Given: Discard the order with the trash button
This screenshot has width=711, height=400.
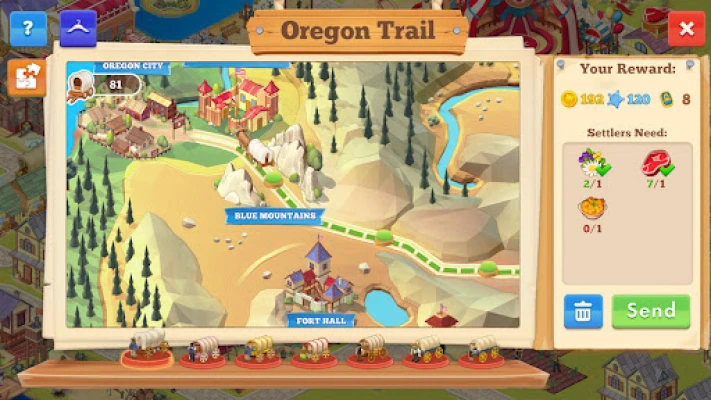Looking at the screenshot, I should pyautogui.click(x=582, y=311).
